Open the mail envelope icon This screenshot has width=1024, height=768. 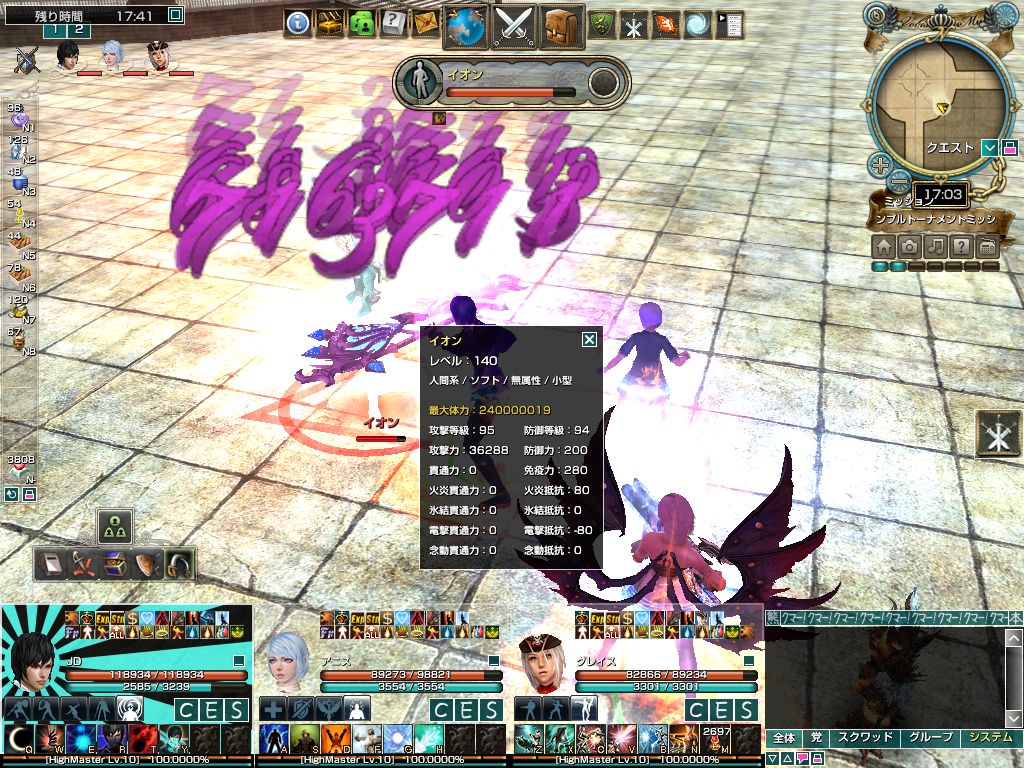425,23
